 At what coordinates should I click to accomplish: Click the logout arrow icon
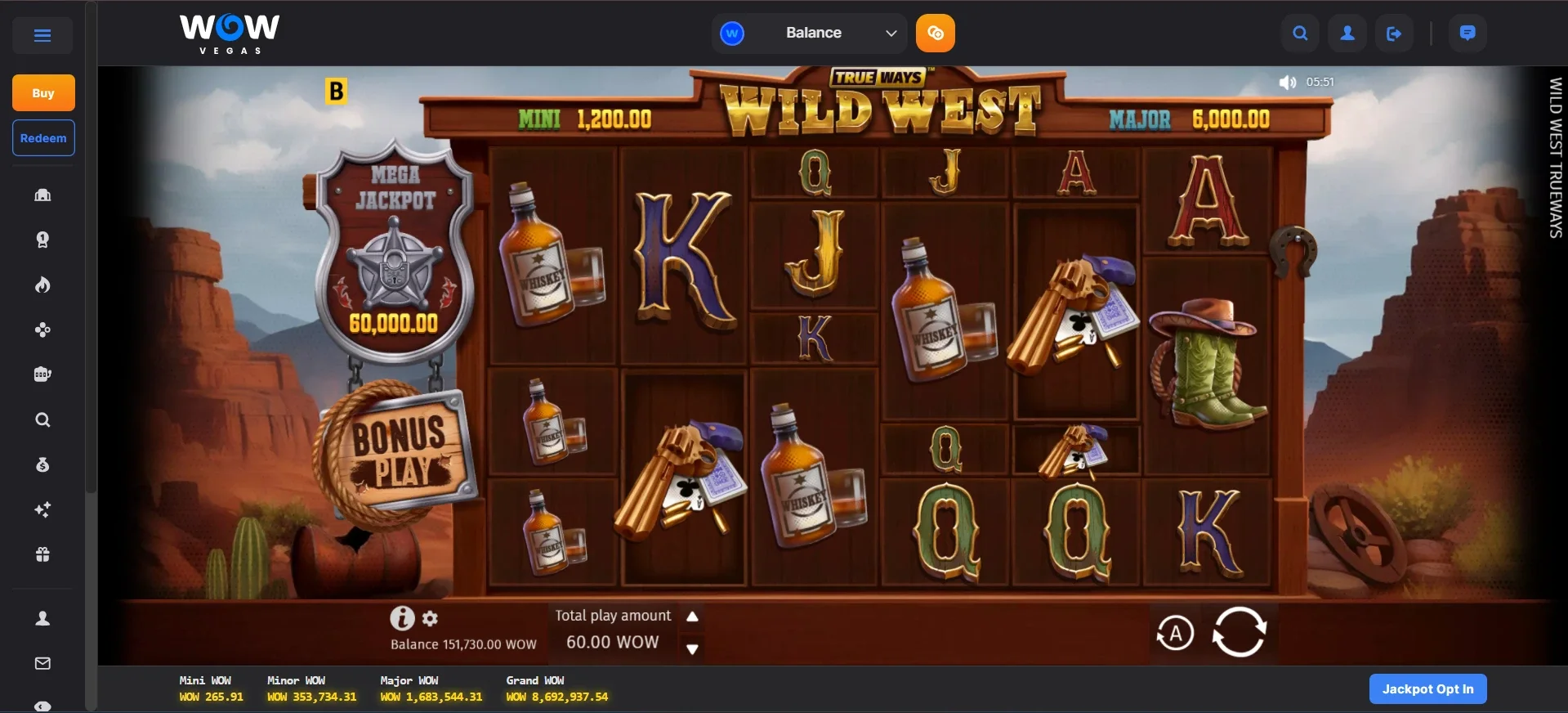point(1394,34)
